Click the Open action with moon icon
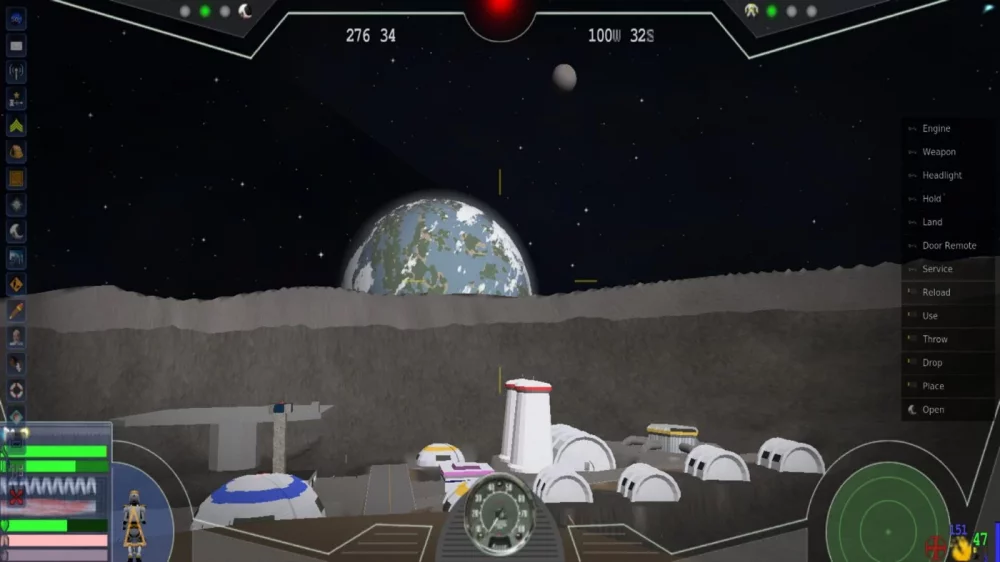The image size is (1000, 562). click(x=932, y=410)
